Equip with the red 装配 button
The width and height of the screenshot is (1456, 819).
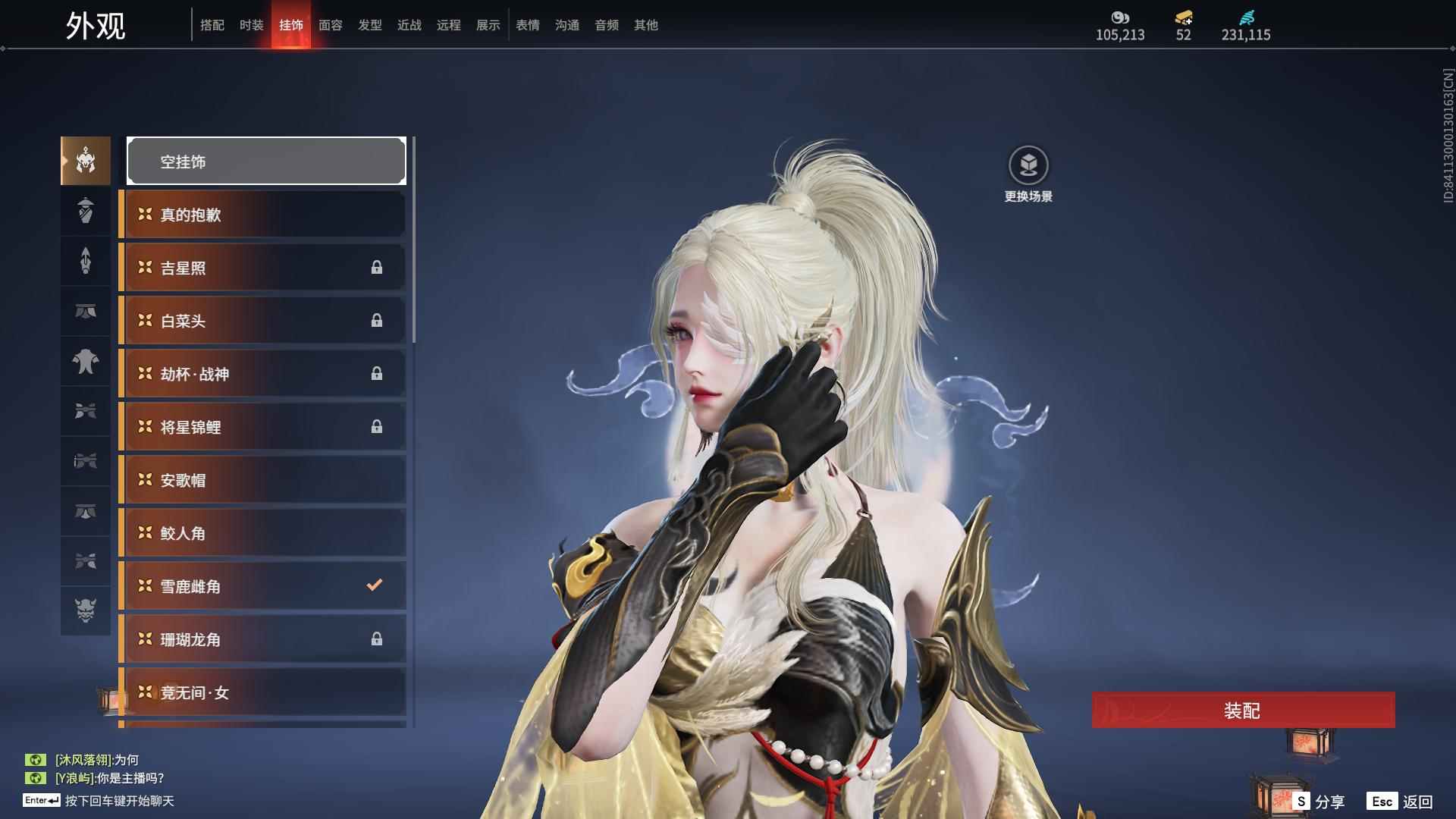click(x=1243, y=710)
